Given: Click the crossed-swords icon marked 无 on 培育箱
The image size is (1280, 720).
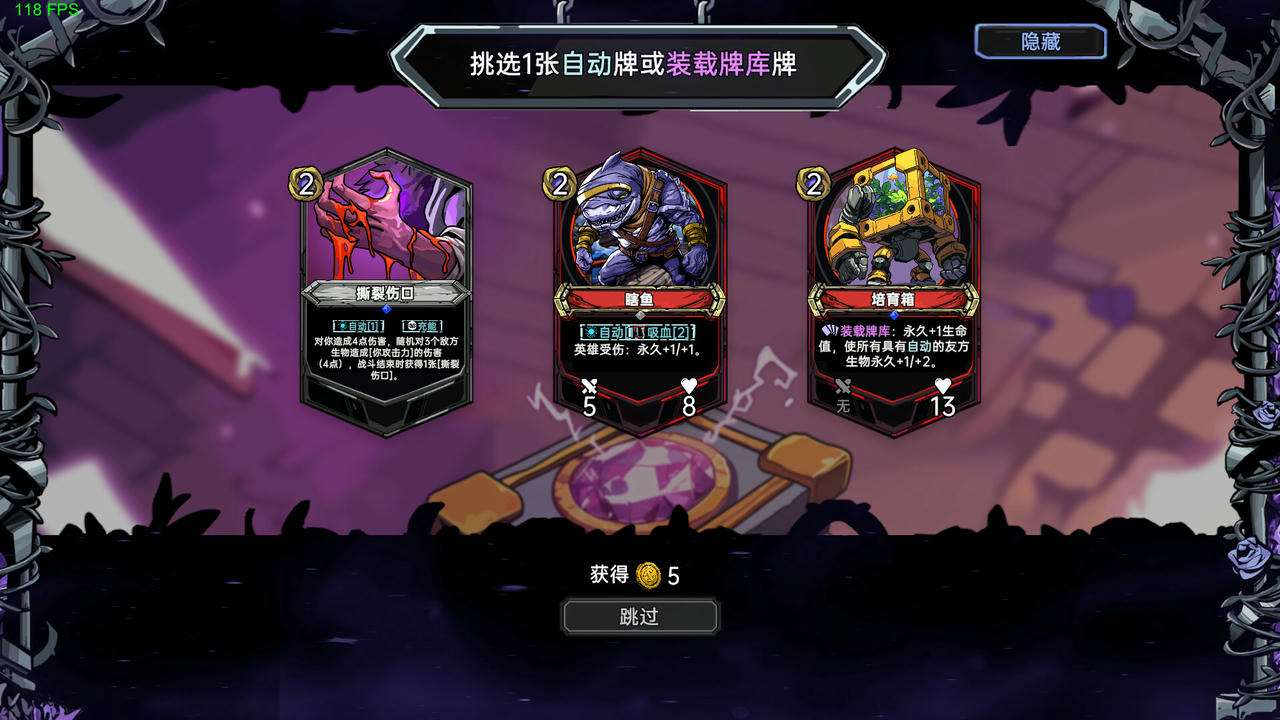Looking at the screenshot, I should click(843, 388).
